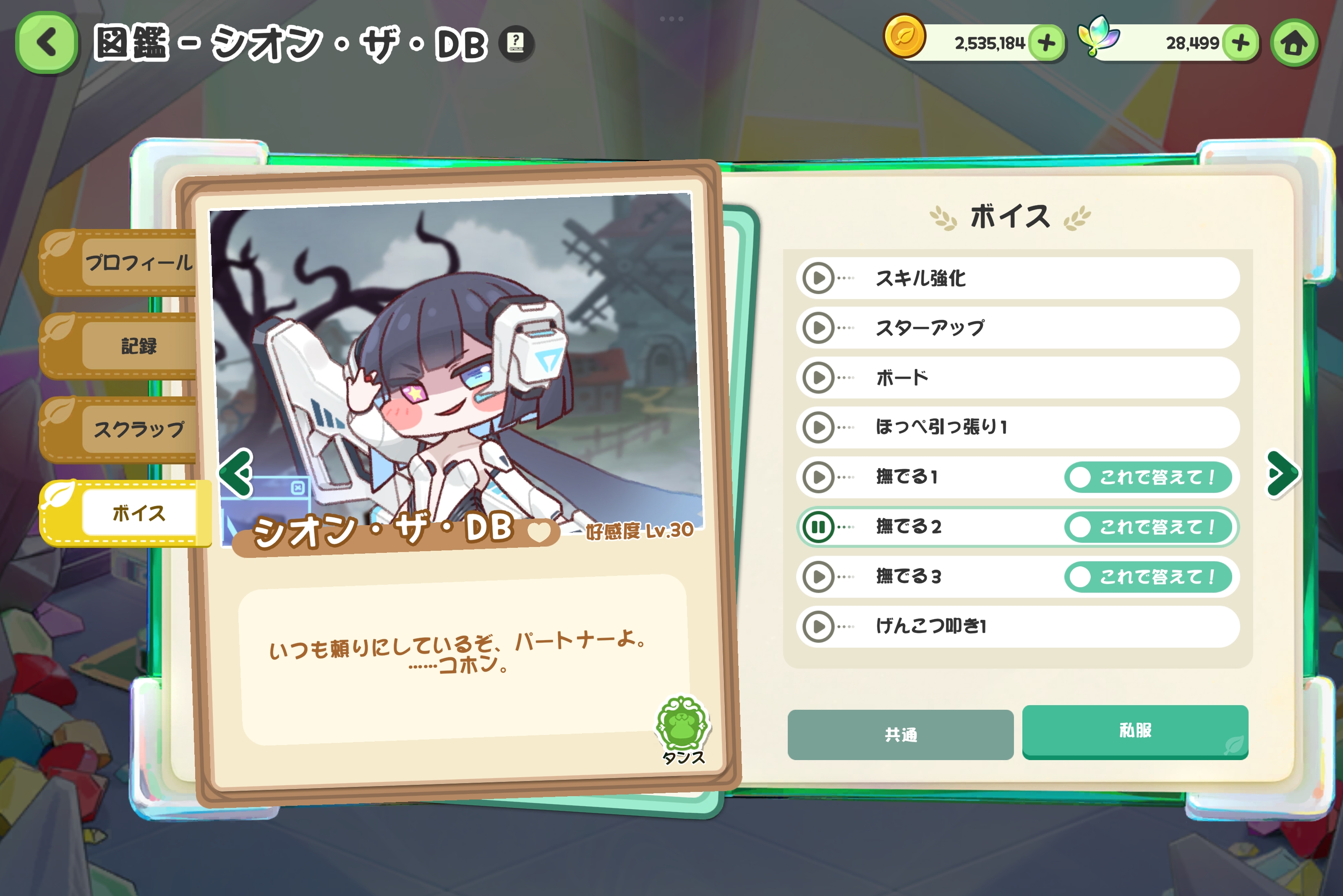Play the ほっぺ引っ張り1 voice line

[819, 427]
